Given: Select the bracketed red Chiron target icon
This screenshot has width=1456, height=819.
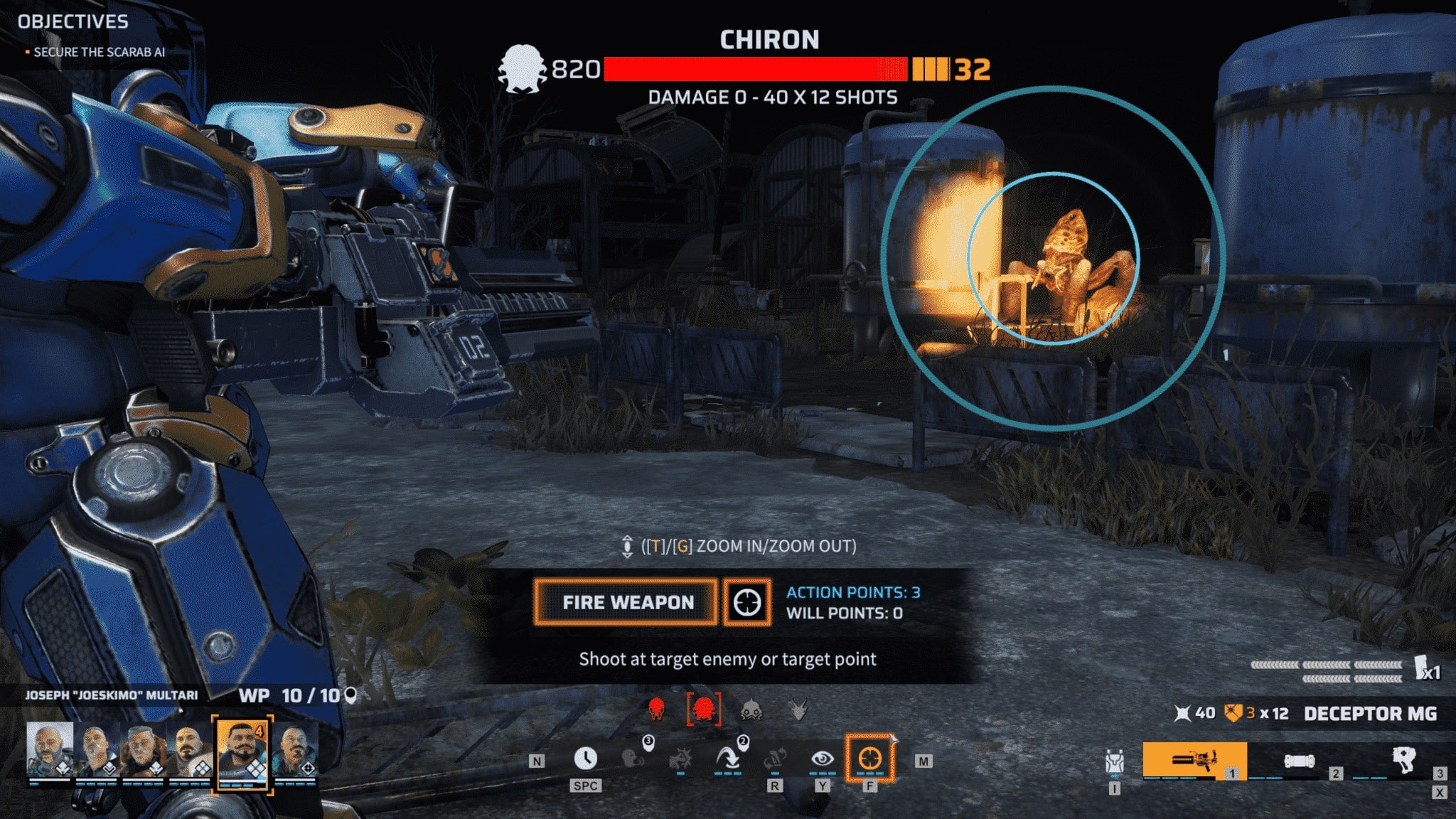Looking at the screenshot, I should (704, 709).
